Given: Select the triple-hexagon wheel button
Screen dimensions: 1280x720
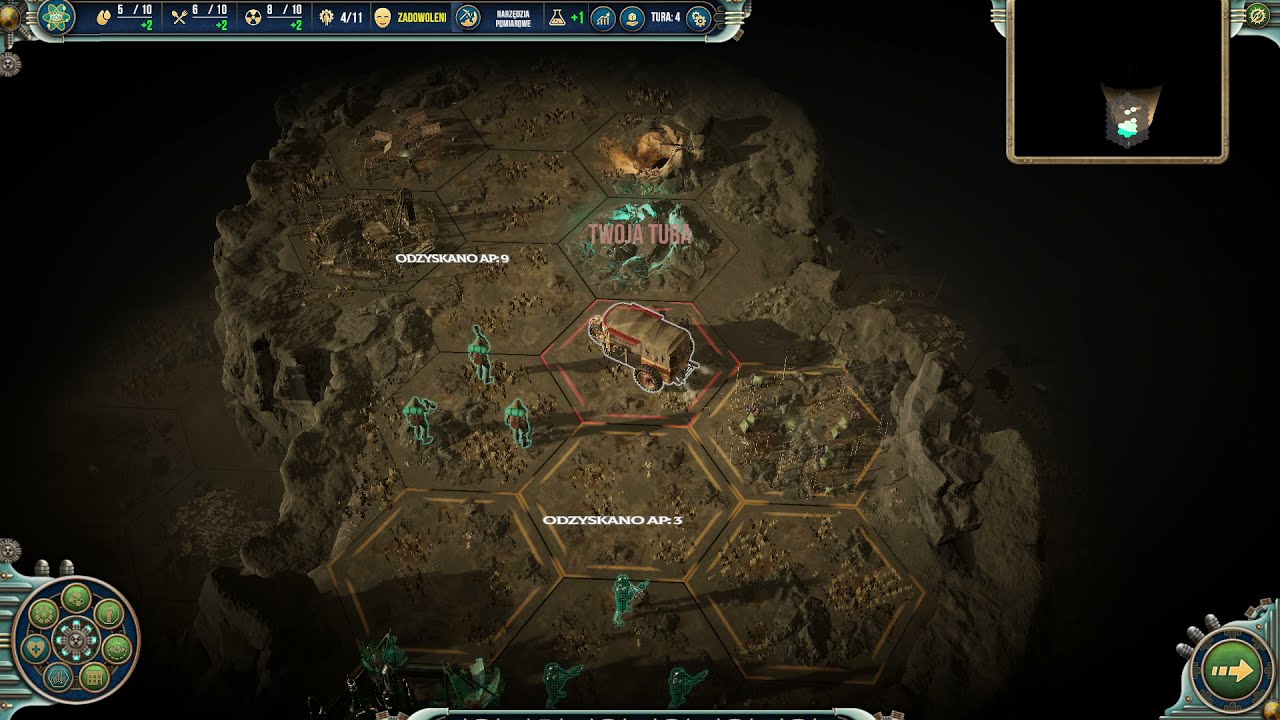Looking at the screenshot, I should (x=59, y=677).
